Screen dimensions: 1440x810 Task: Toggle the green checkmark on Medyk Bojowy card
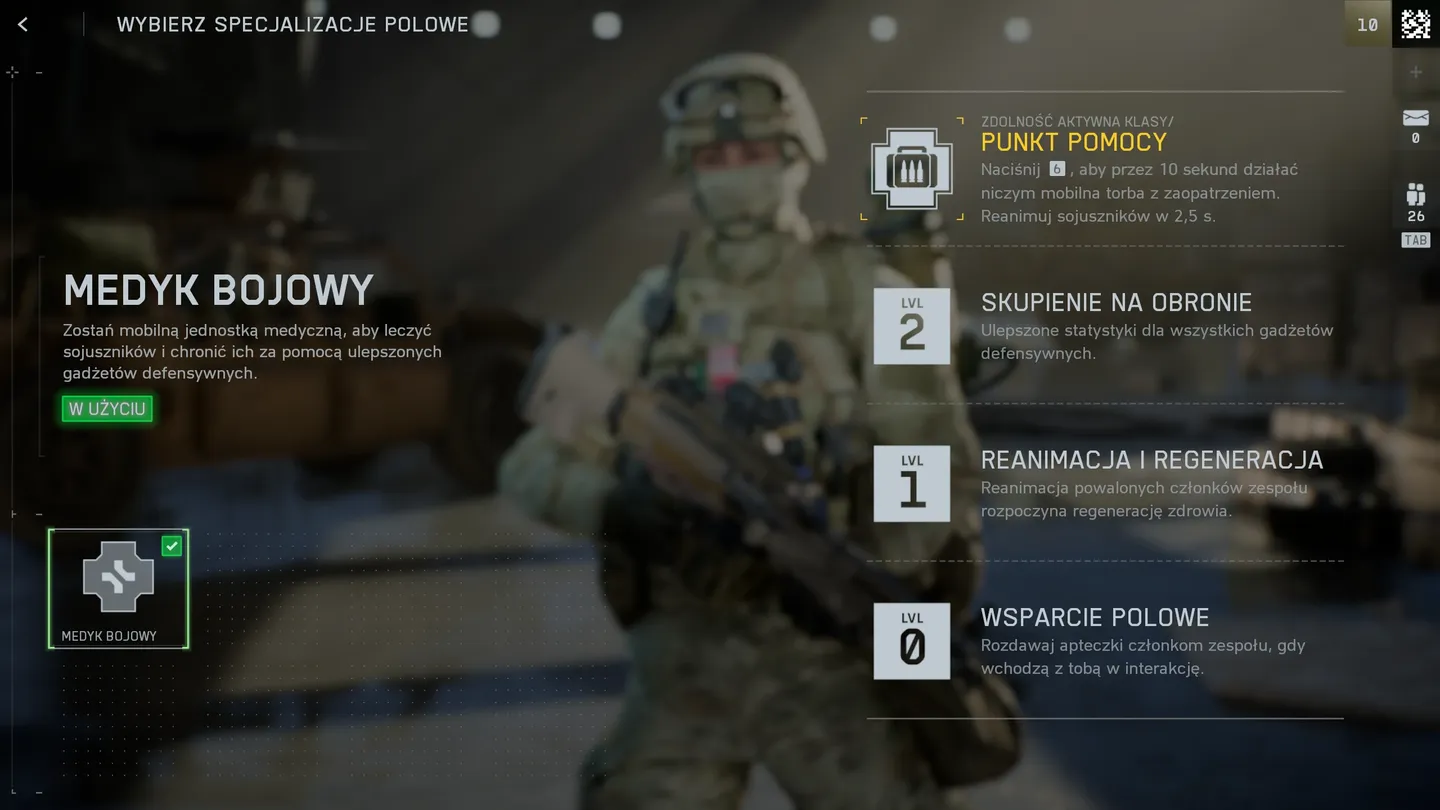(171, 546)
